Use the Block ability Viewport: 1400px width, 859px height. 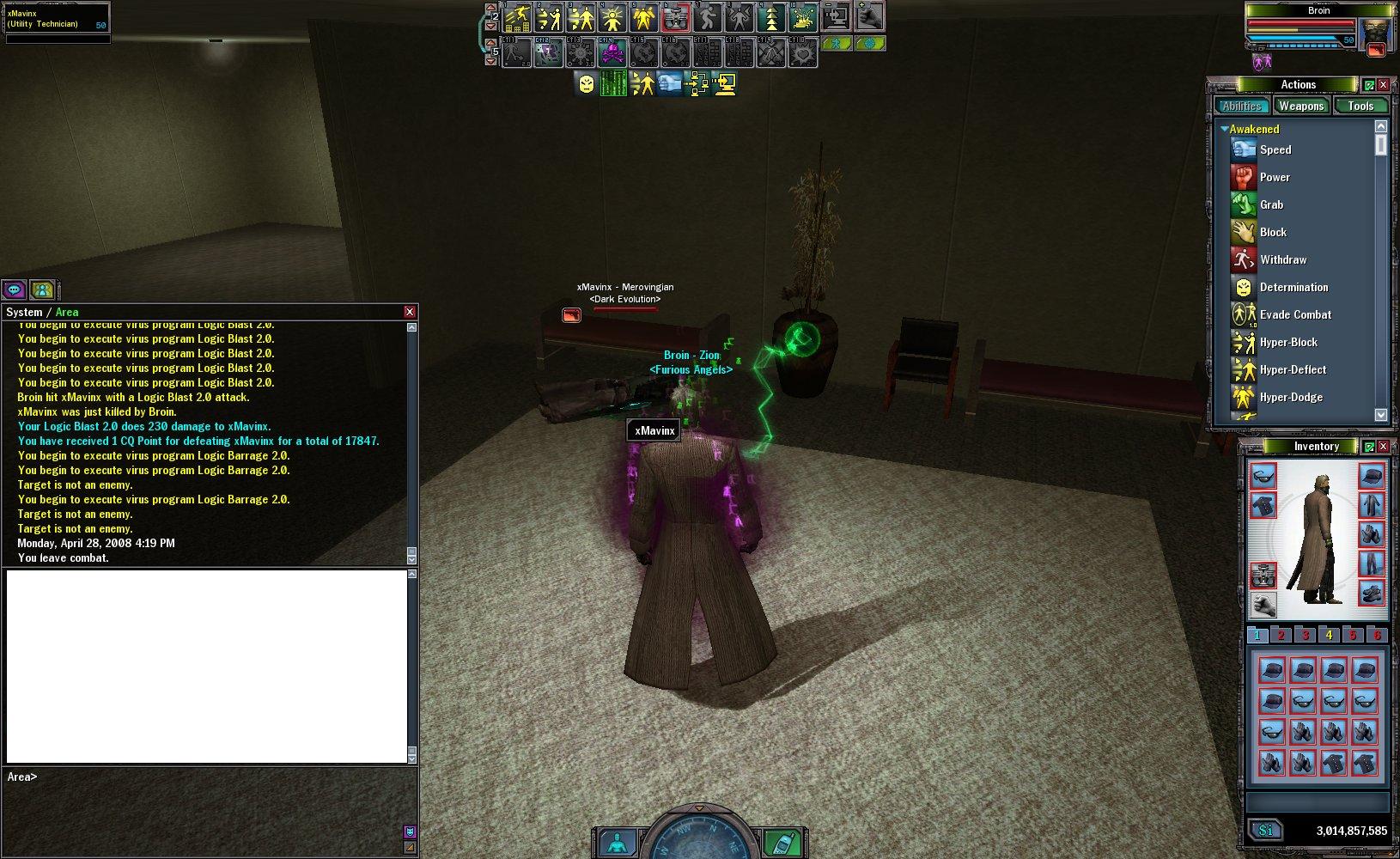pos(1272,232)
